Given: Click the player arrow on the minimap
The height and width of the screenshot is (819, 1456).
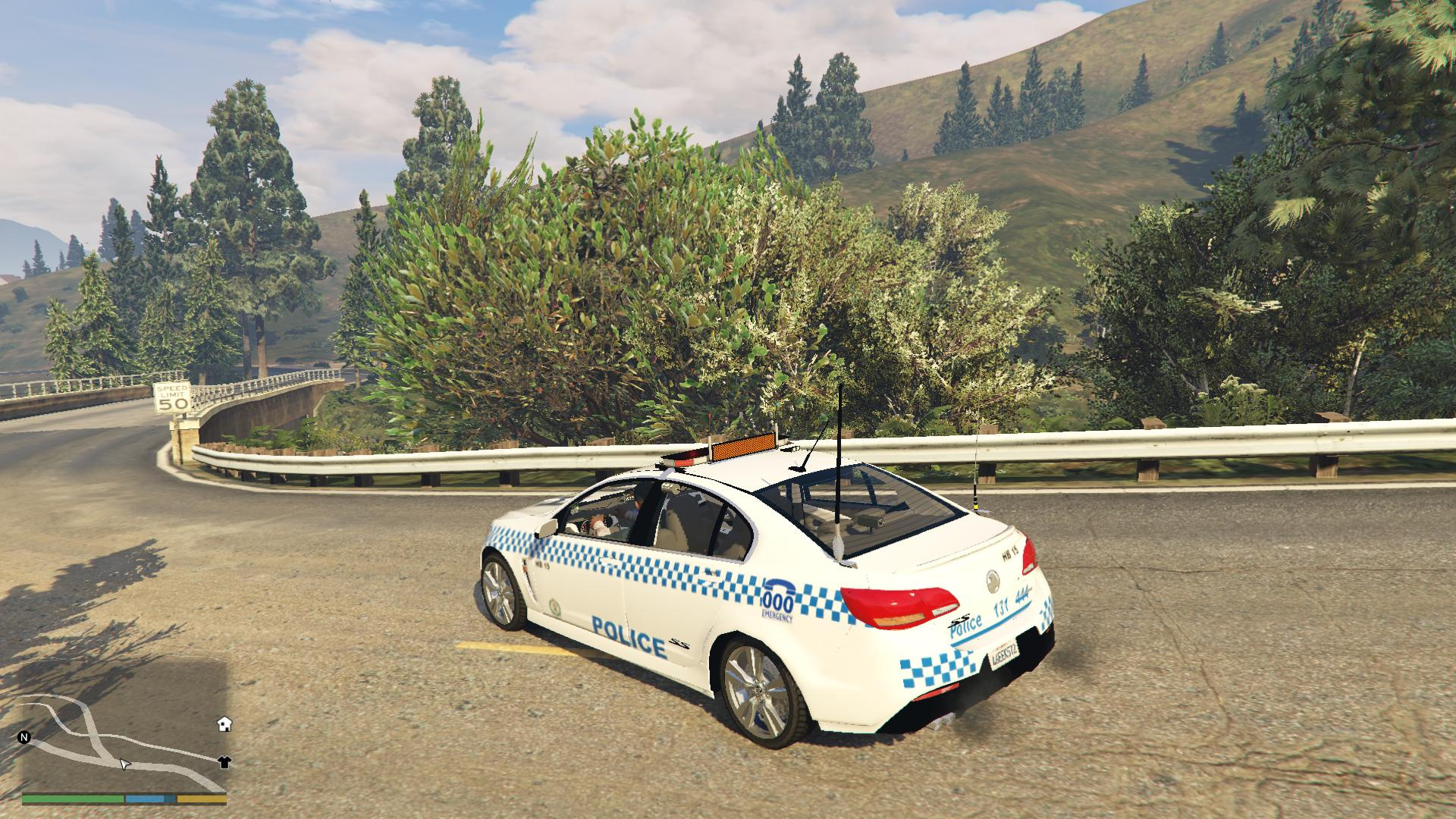Looking at the screenshot, I should 125,764.
